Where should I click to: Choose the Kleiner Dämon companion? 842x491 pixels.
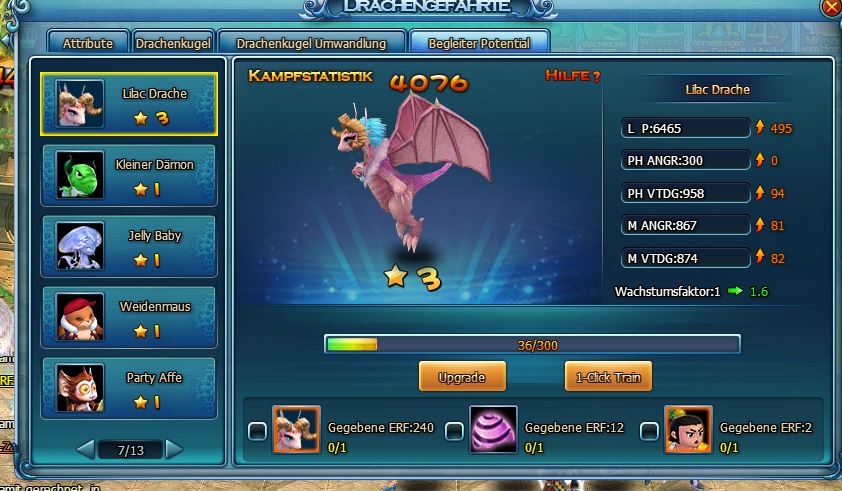point(129,175)
